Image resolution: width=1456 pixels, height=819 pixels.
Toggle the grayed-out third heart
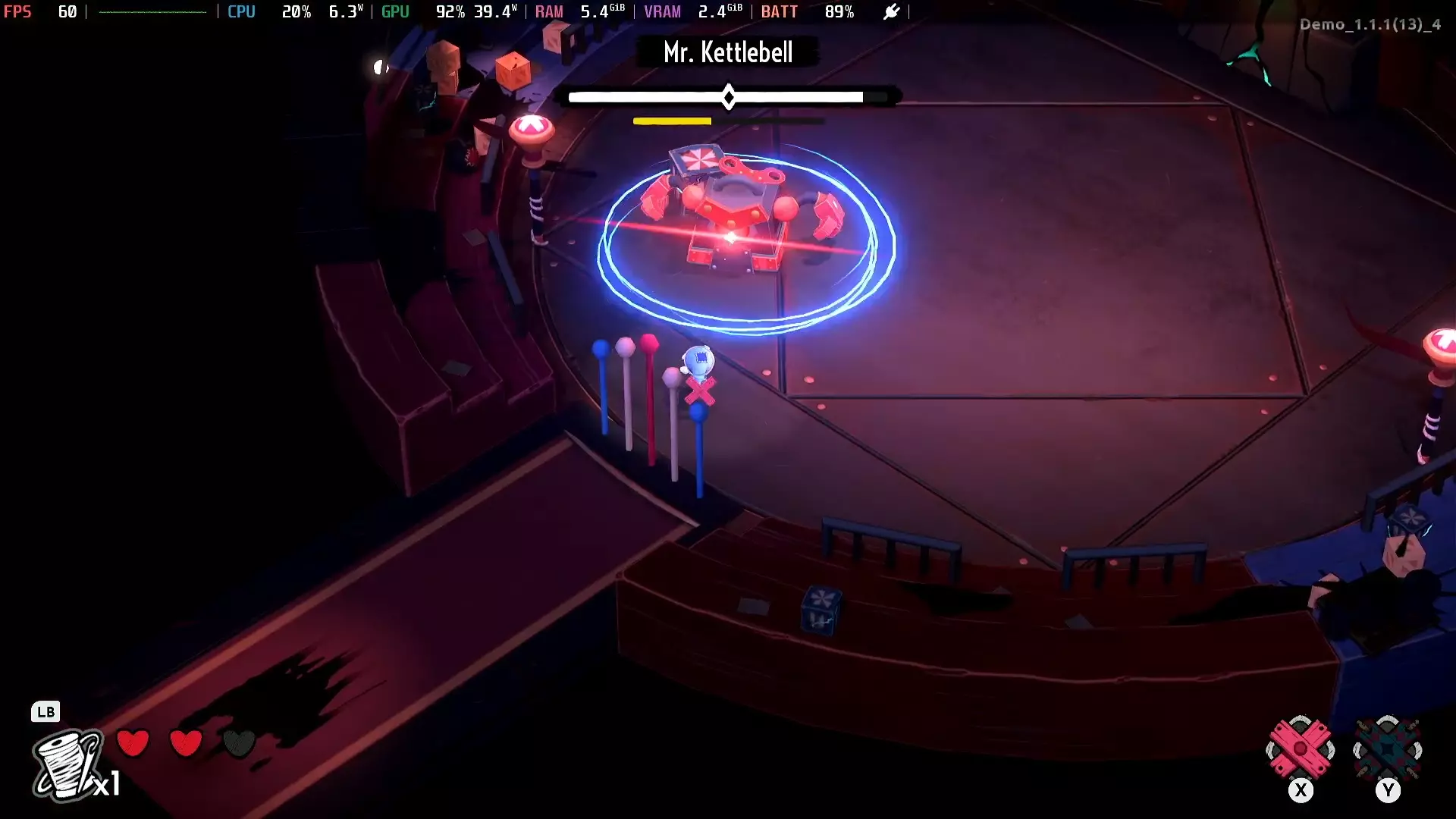240,744
